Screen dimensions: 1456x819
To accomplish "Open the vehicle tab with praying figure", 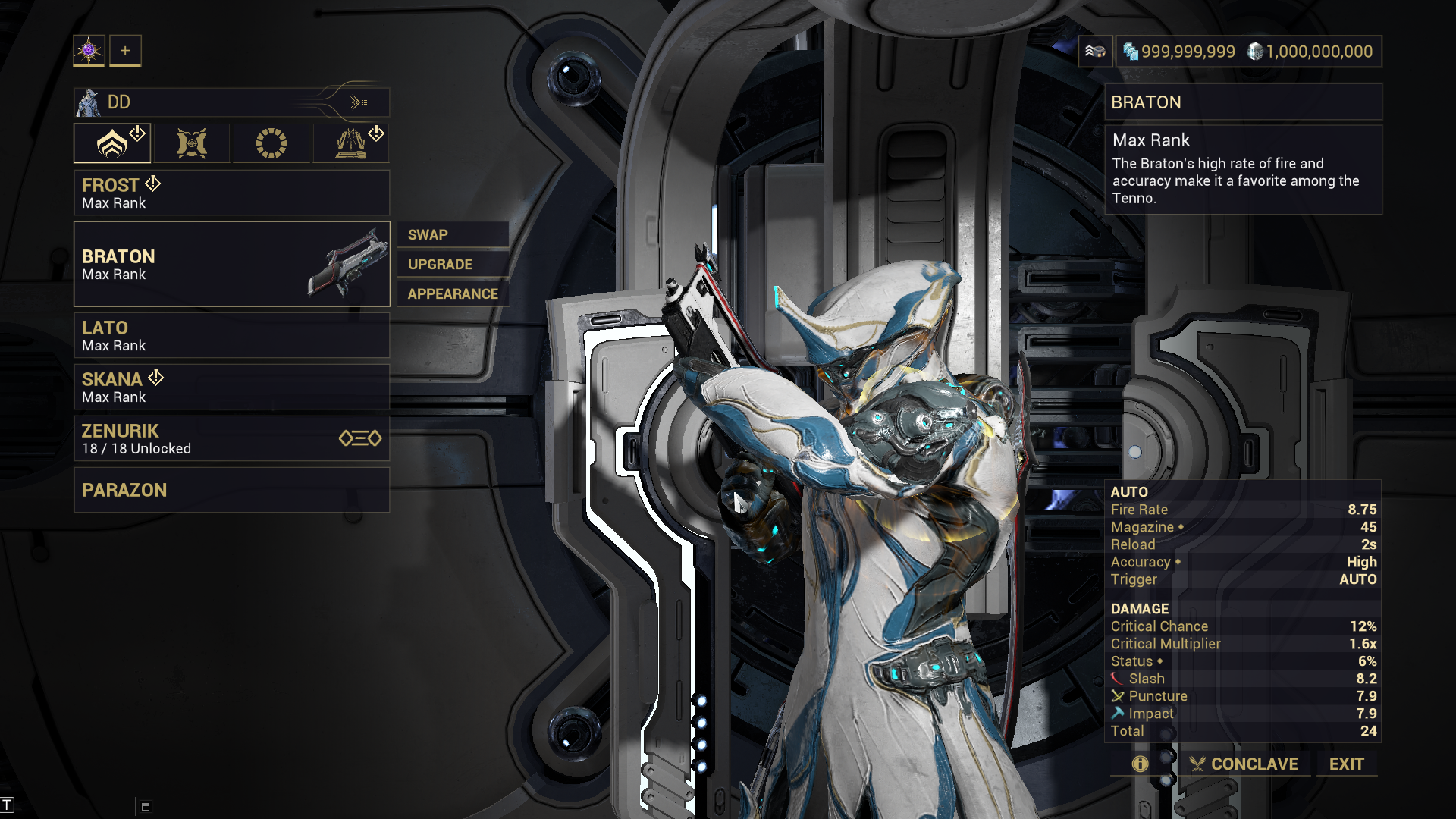I will 351,143.
